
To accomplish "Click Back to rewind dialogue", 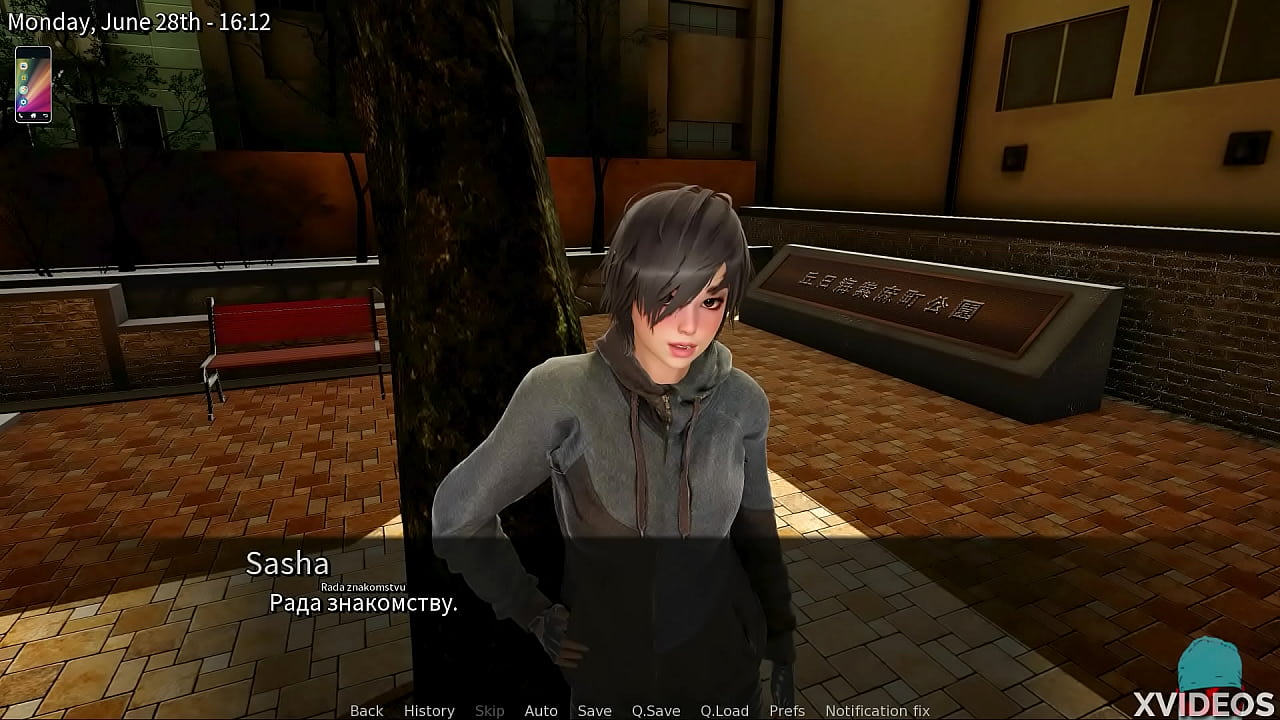I will [365, 710].
